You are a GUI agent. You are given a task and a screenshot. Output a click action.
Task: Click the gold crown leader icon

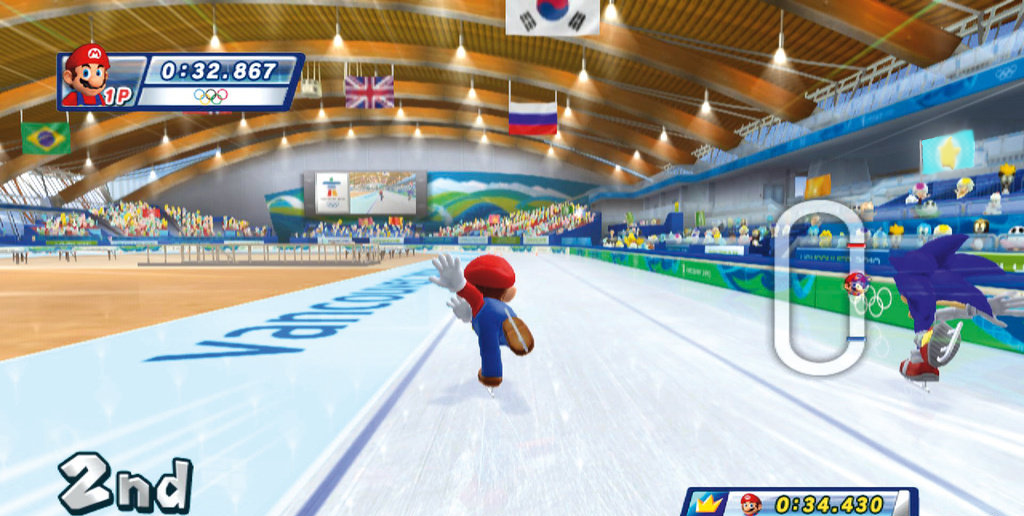(710, 503)
